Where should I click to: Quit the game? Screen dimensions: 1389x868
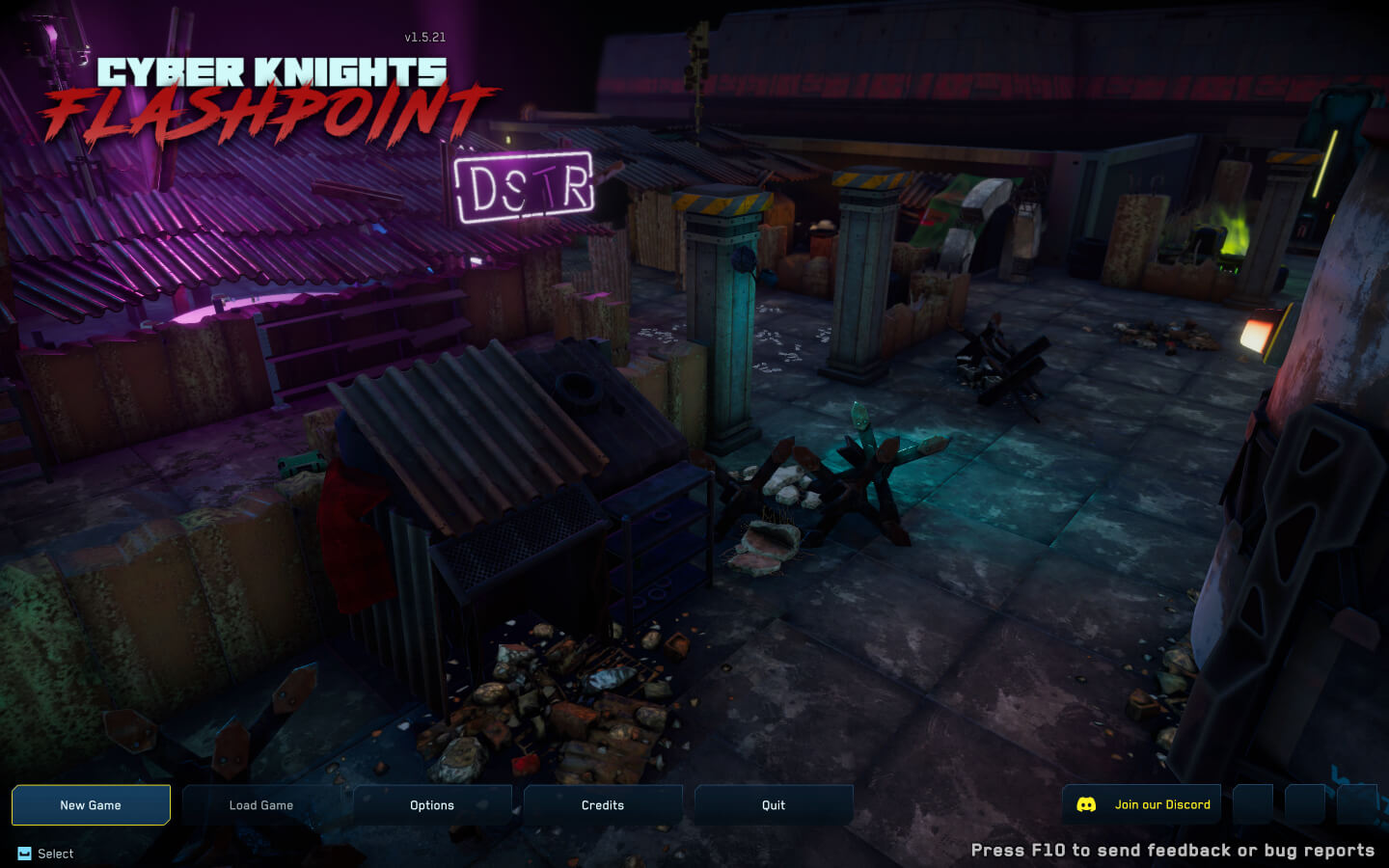click(x=774, y=805)
